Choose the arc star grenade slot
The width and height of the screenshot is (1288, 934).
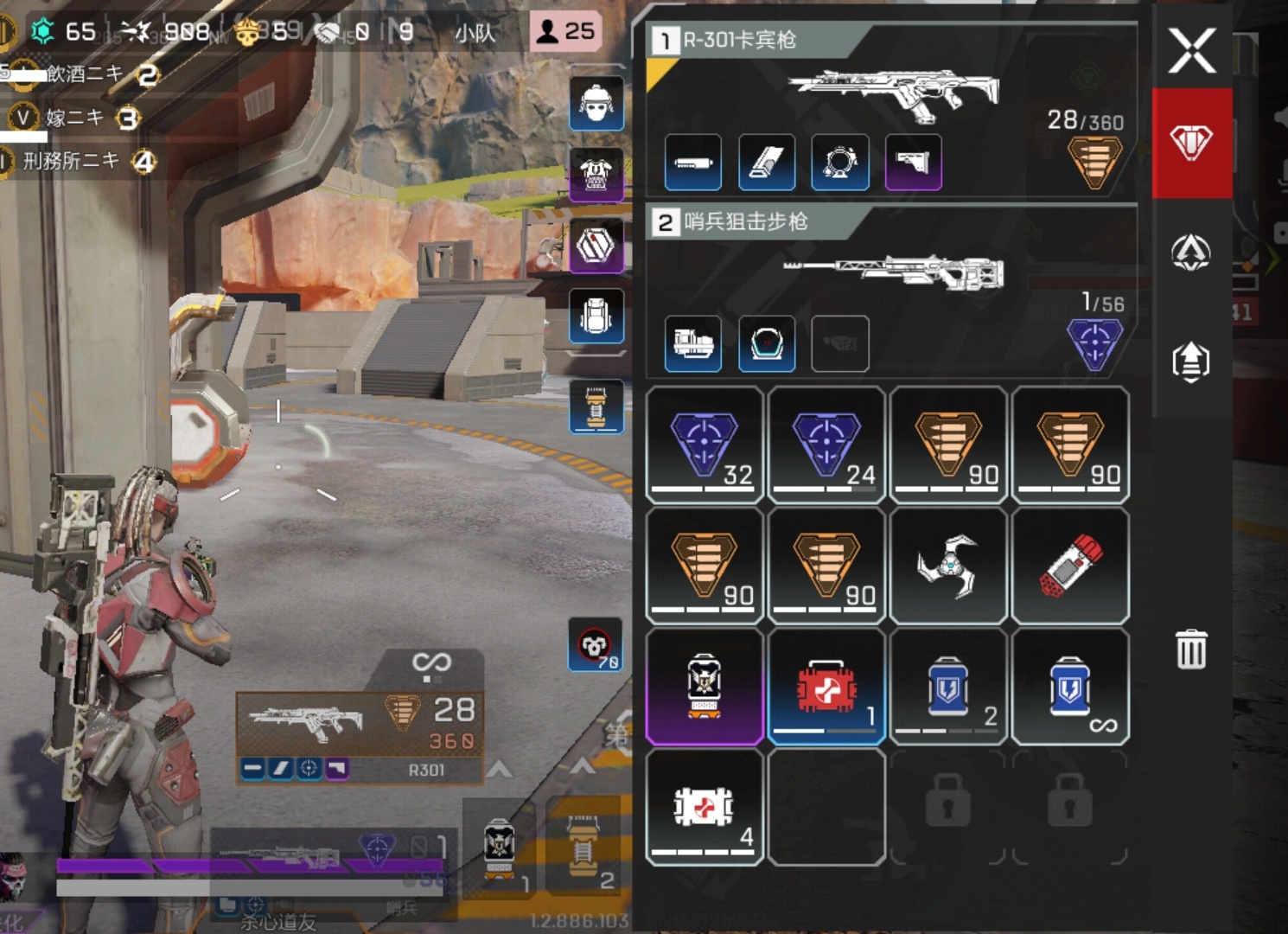tap(948, 566)
